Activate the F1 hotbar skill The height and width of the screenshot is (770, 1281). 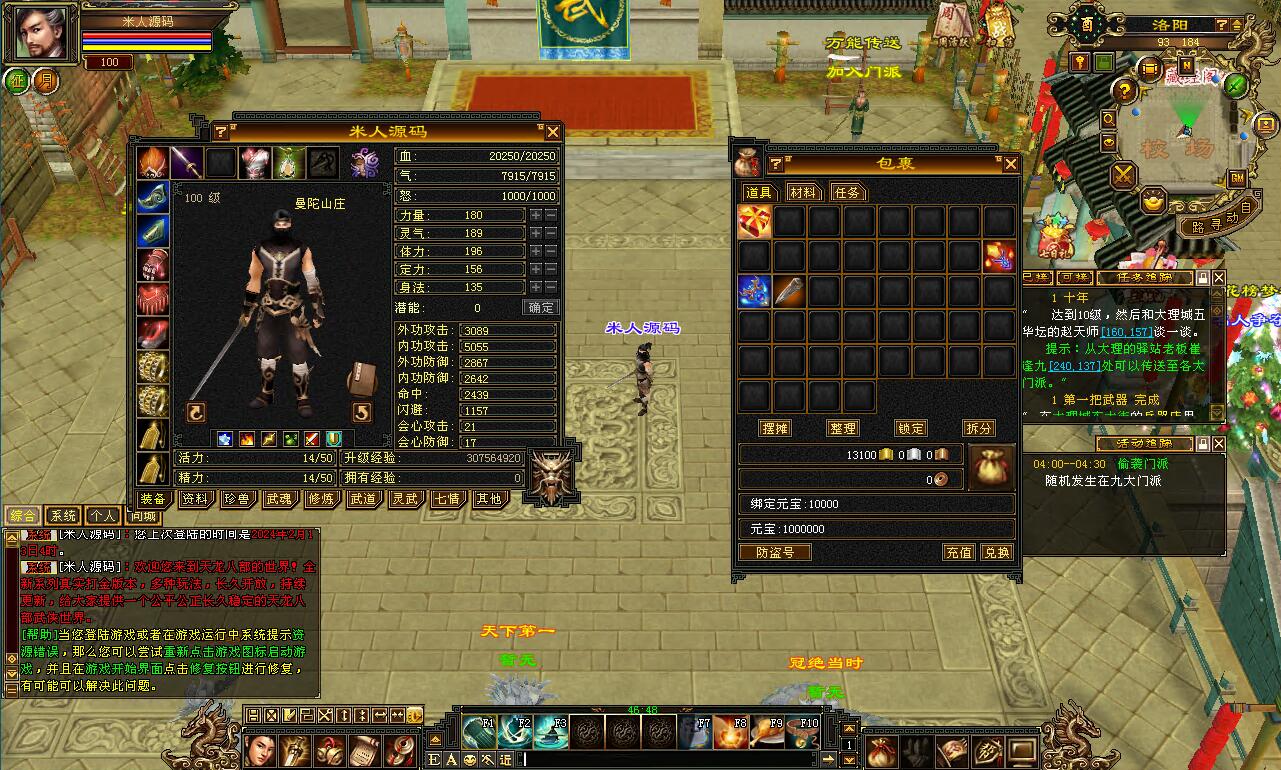[x=479, y=732]
